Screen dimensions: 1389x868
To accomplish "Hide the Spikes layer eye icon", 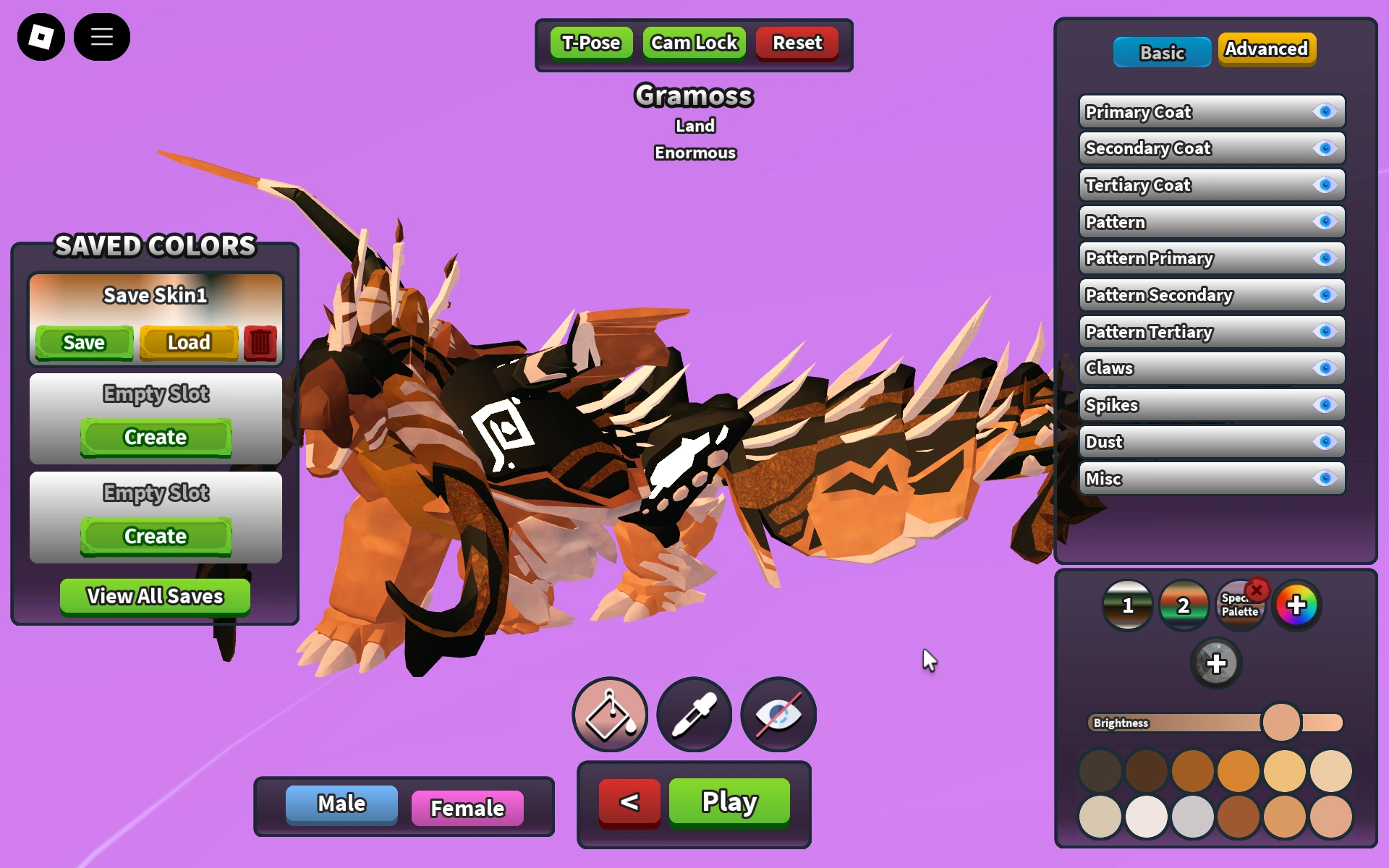I will click(1325, 405).
